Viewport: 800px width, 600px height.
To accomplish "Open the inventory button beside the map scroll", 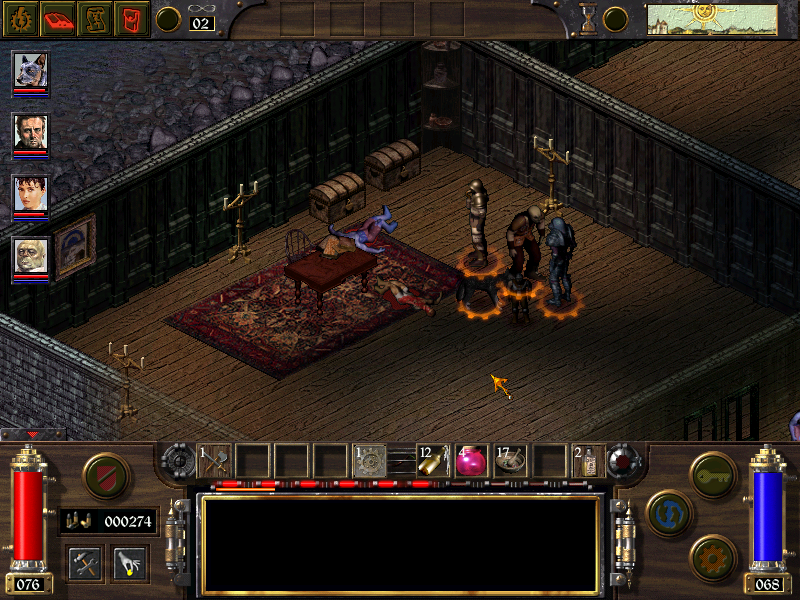I will (132, 18).
